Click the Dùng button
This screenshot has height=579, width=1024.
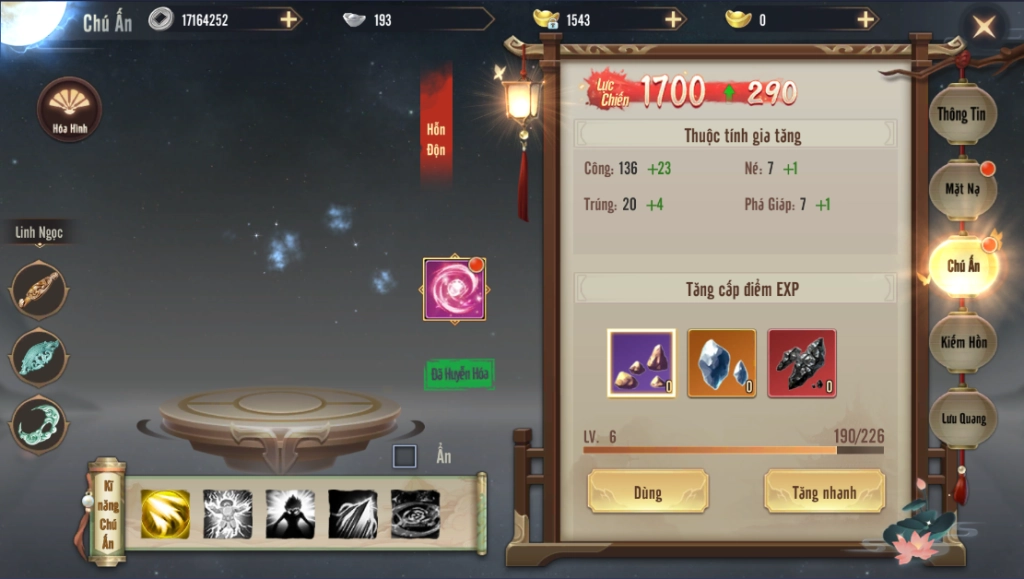pyautogui.click(x=647, y=492)
